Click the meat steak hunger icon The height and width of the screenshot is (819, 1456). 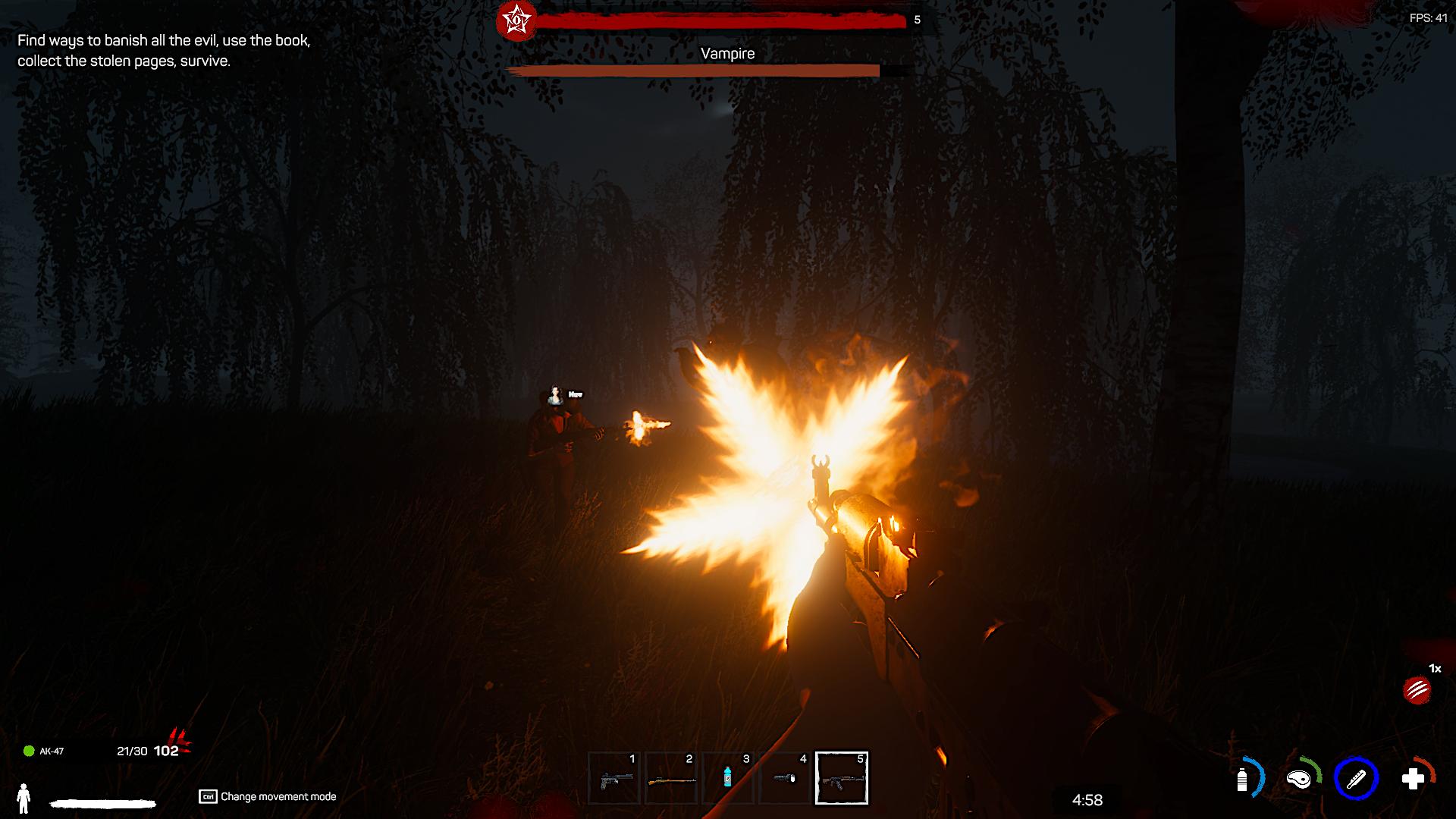click(1299, 779)
